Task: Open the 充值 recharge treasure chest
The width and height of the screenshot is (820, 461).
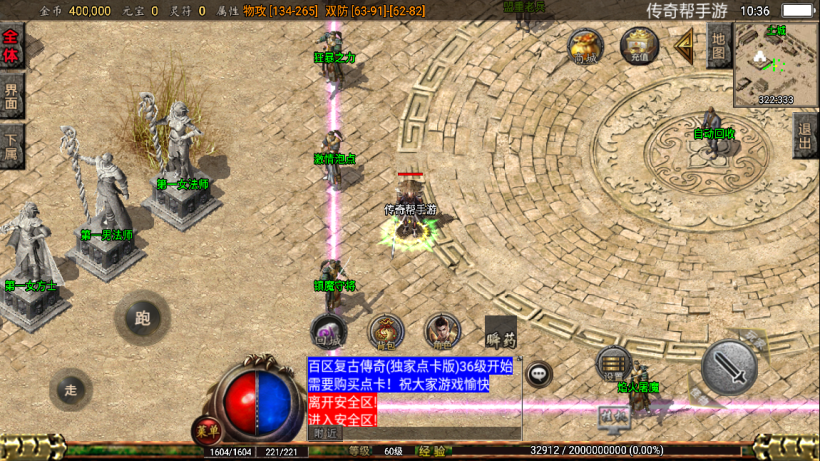Action: [x=639, y=46]
